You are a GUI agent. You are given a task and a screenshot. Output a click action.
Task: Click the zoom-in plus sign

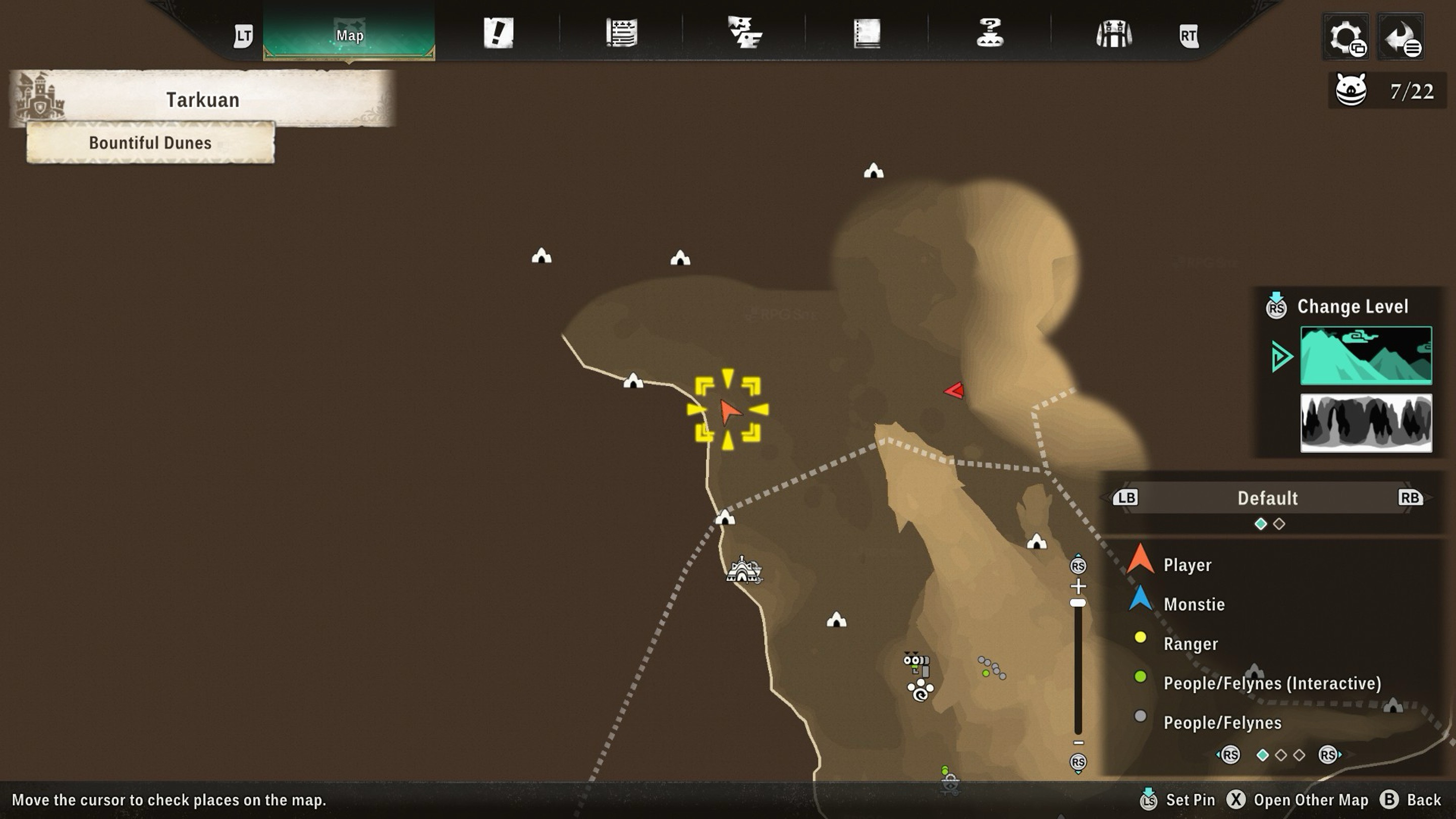pos(1078,586)
